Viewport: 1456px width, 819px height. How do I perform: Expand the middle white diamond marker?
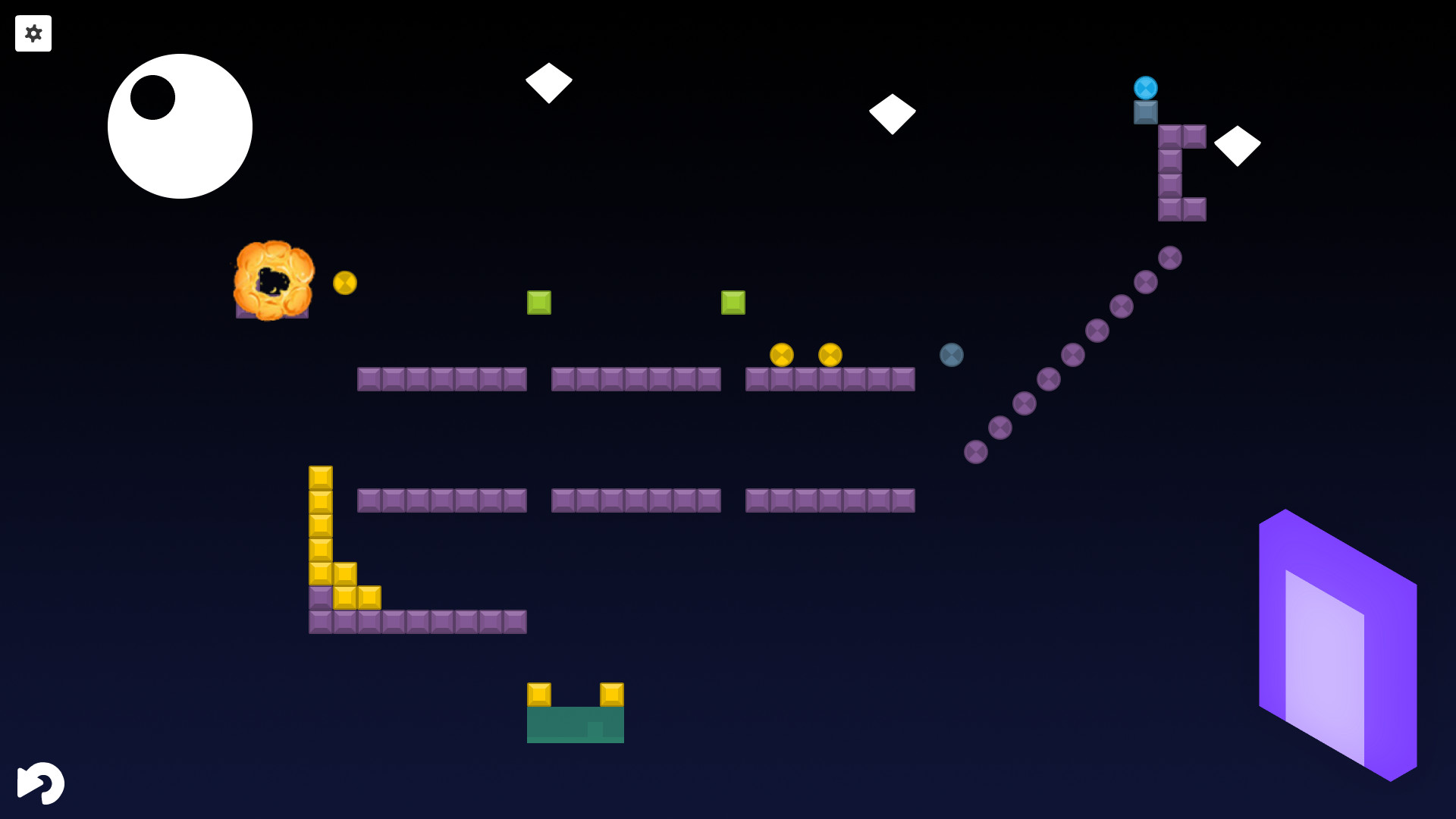click(x=891, y=115)
